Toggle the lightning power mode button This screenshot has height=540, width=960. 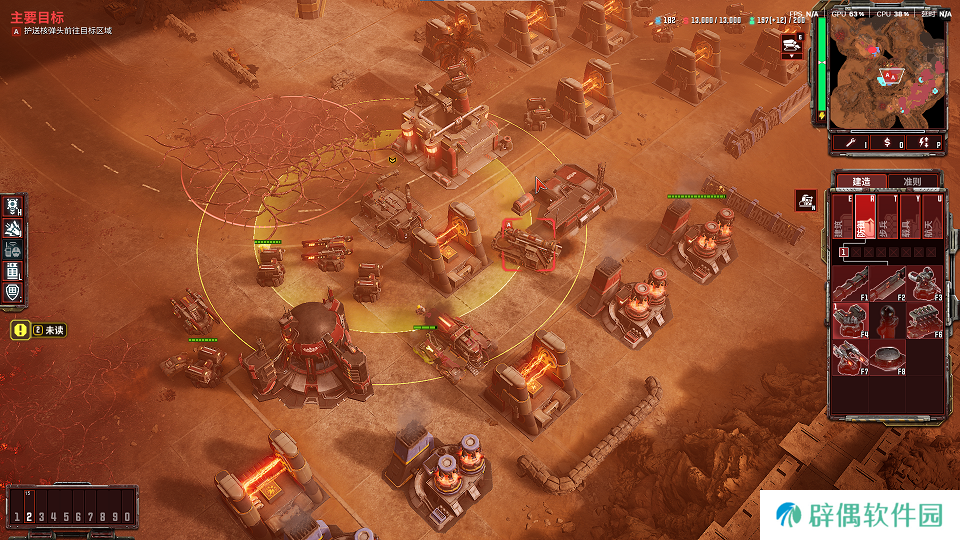pyautogui.click(x=927, y=144)
